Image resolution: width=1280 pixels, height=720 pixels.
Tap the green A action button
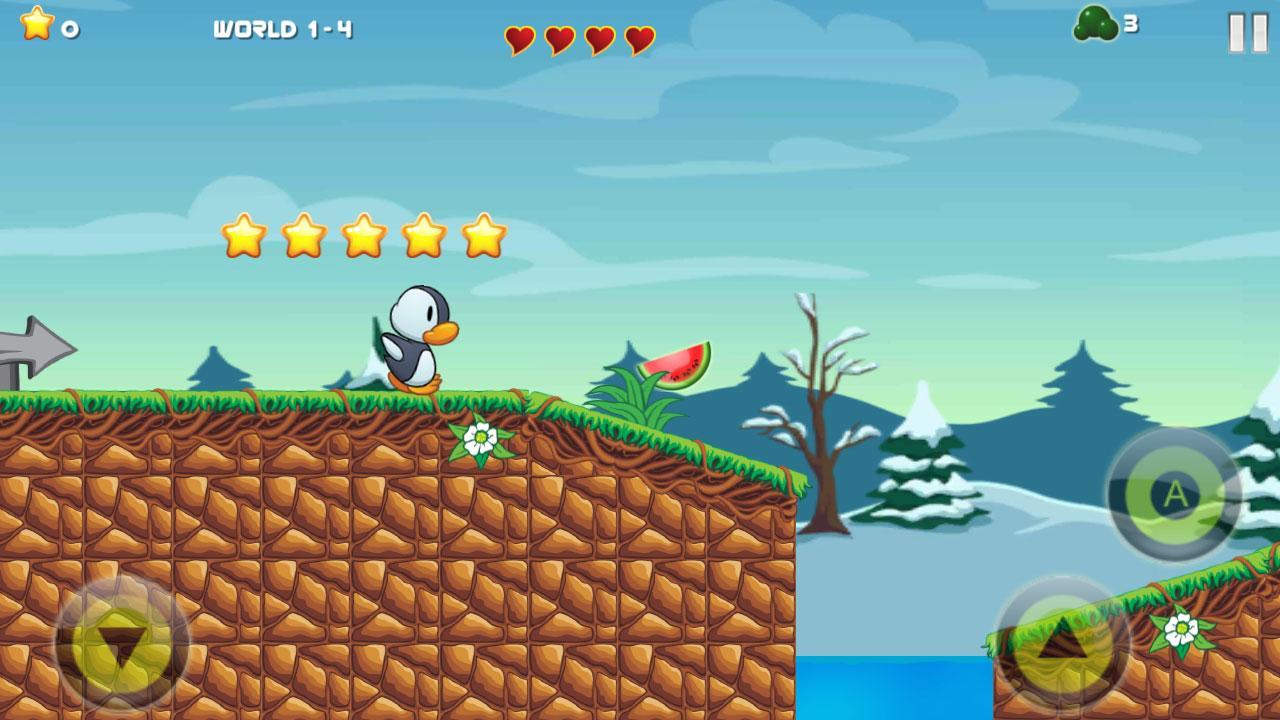(x=1174, y=494)
